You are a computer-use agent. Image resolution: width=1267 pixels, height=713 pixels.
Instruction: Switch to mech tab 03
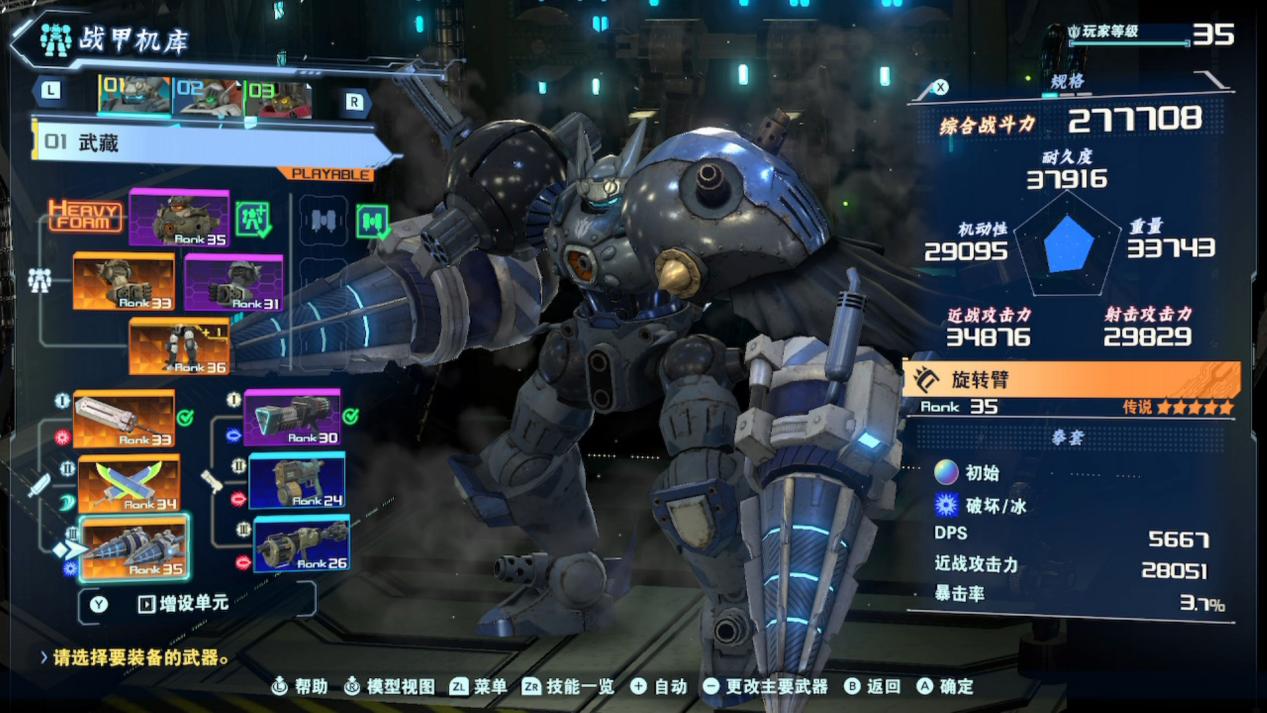pyautogui.click(x=277, y=97)
